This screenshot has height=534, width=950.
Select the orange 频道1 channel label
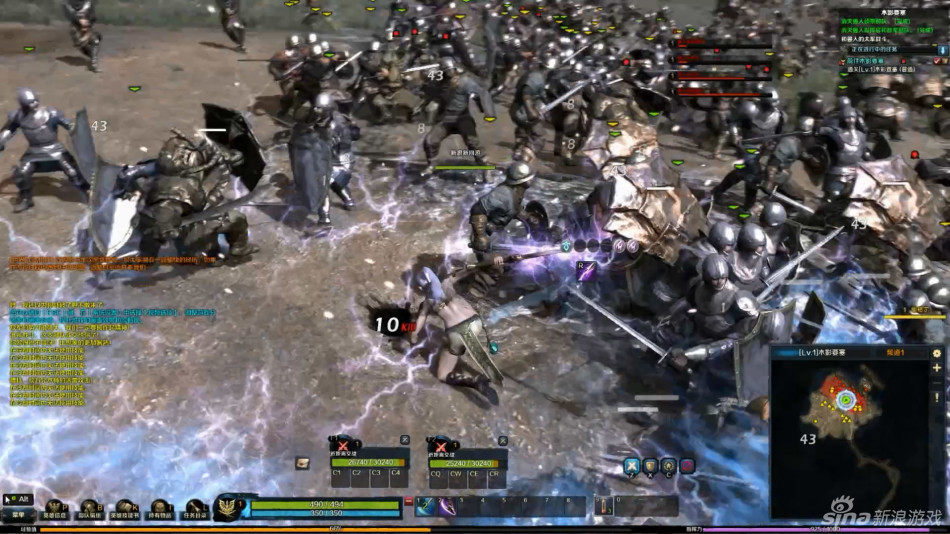[x=895, y=353]
